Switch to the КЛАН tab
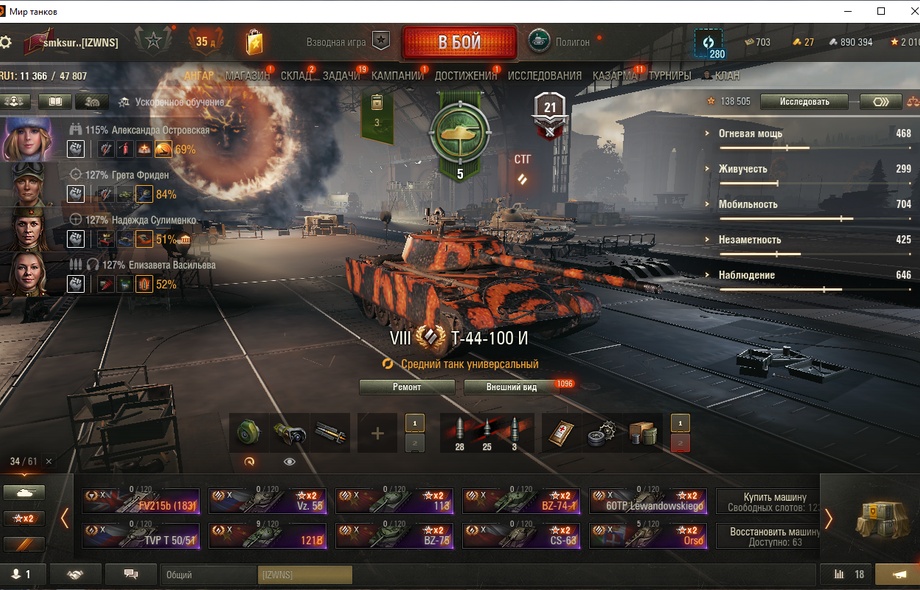The height and width of the screenshot is (590, 920). point(727,75)
